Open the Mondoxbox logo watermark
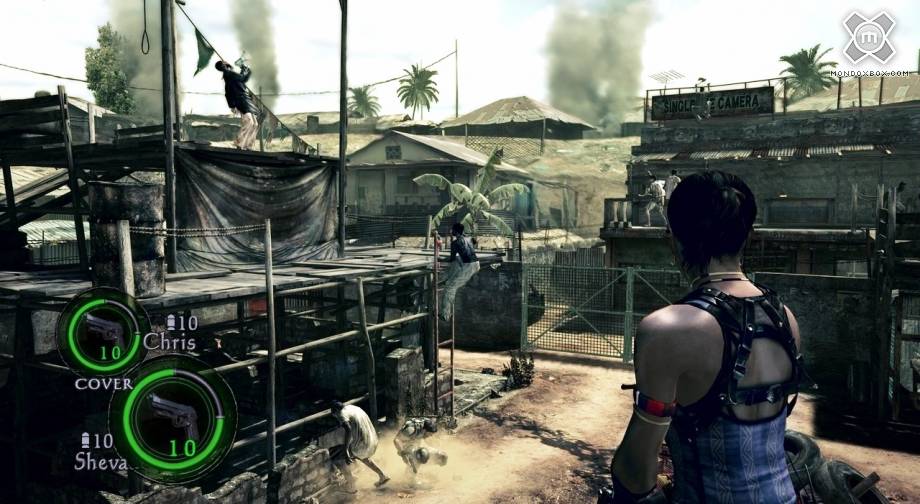The height and width of the screenshot is (504, 920). click(868, 38)
